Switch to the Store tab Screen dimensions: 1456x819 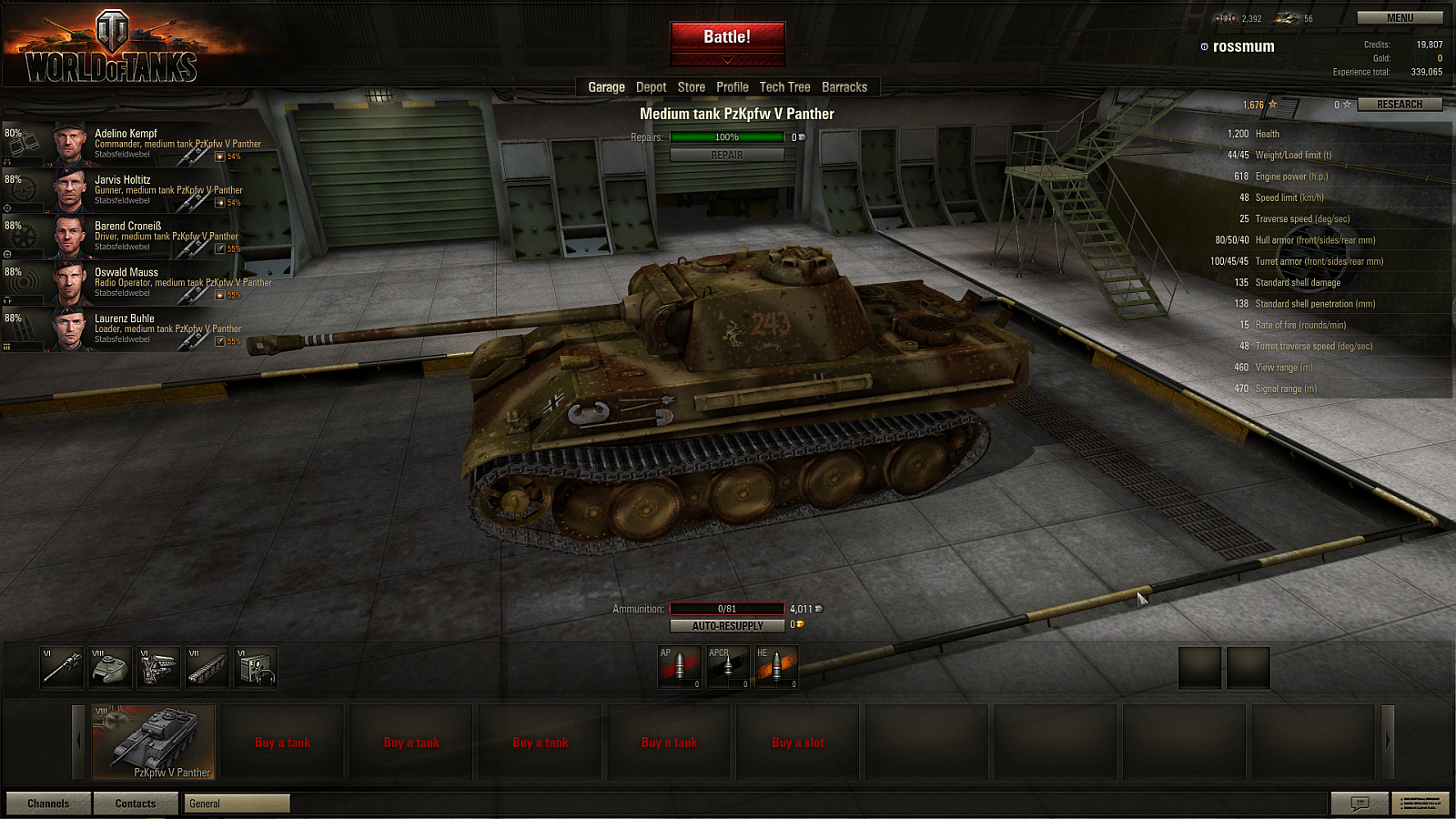(x=691, y=87)
